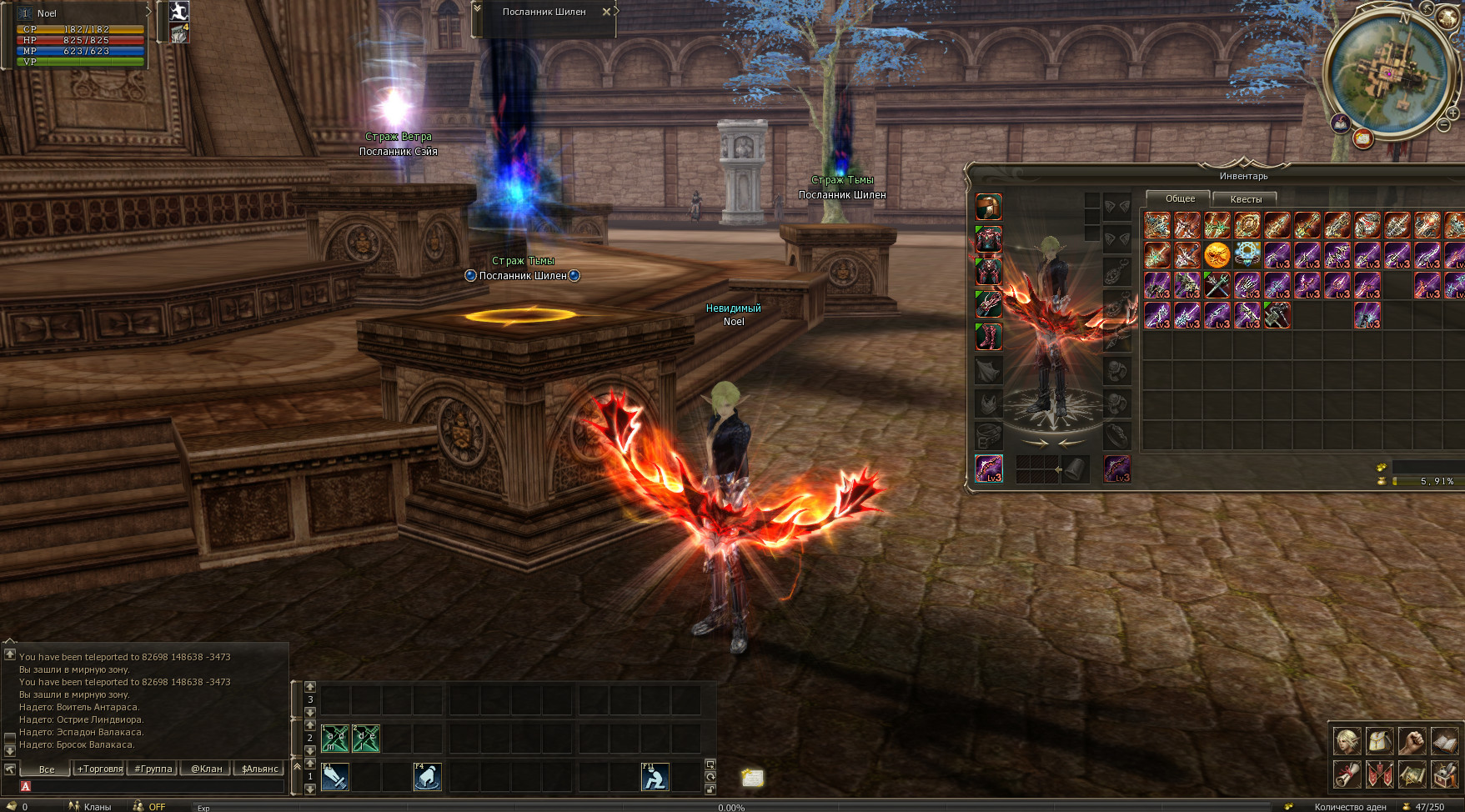Select the blue crystal necklace item

pos(1247,255)
